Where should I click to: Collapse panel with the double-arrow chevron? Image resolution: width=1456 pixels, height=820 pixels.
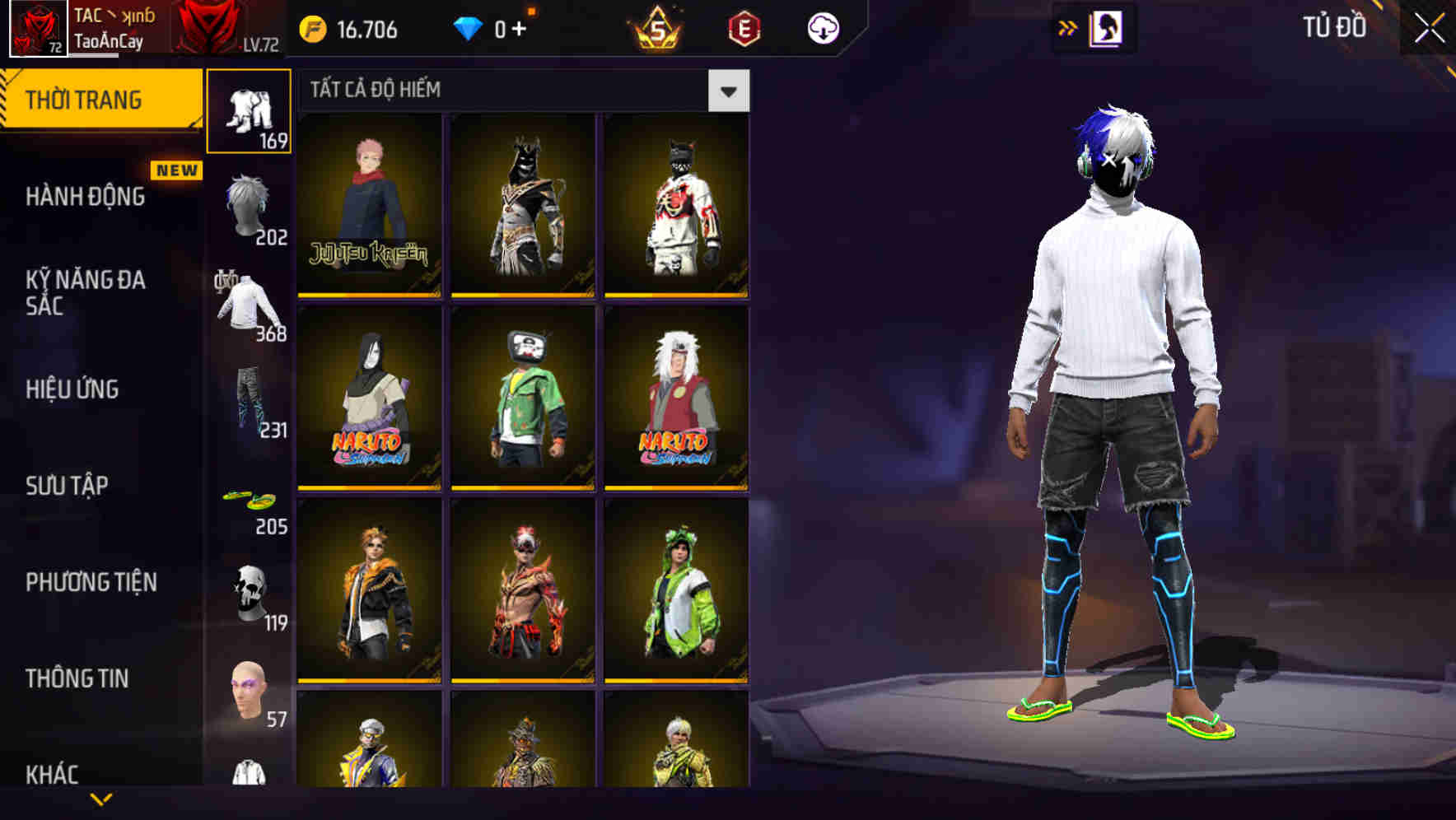pos(1068,27)
